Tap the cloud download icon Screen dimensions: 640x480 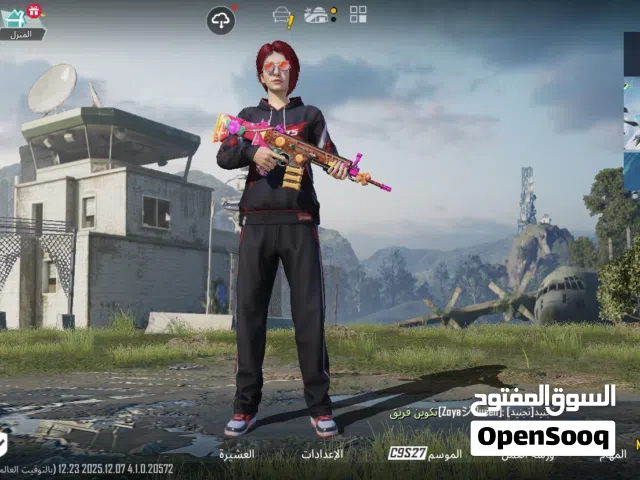220,20
